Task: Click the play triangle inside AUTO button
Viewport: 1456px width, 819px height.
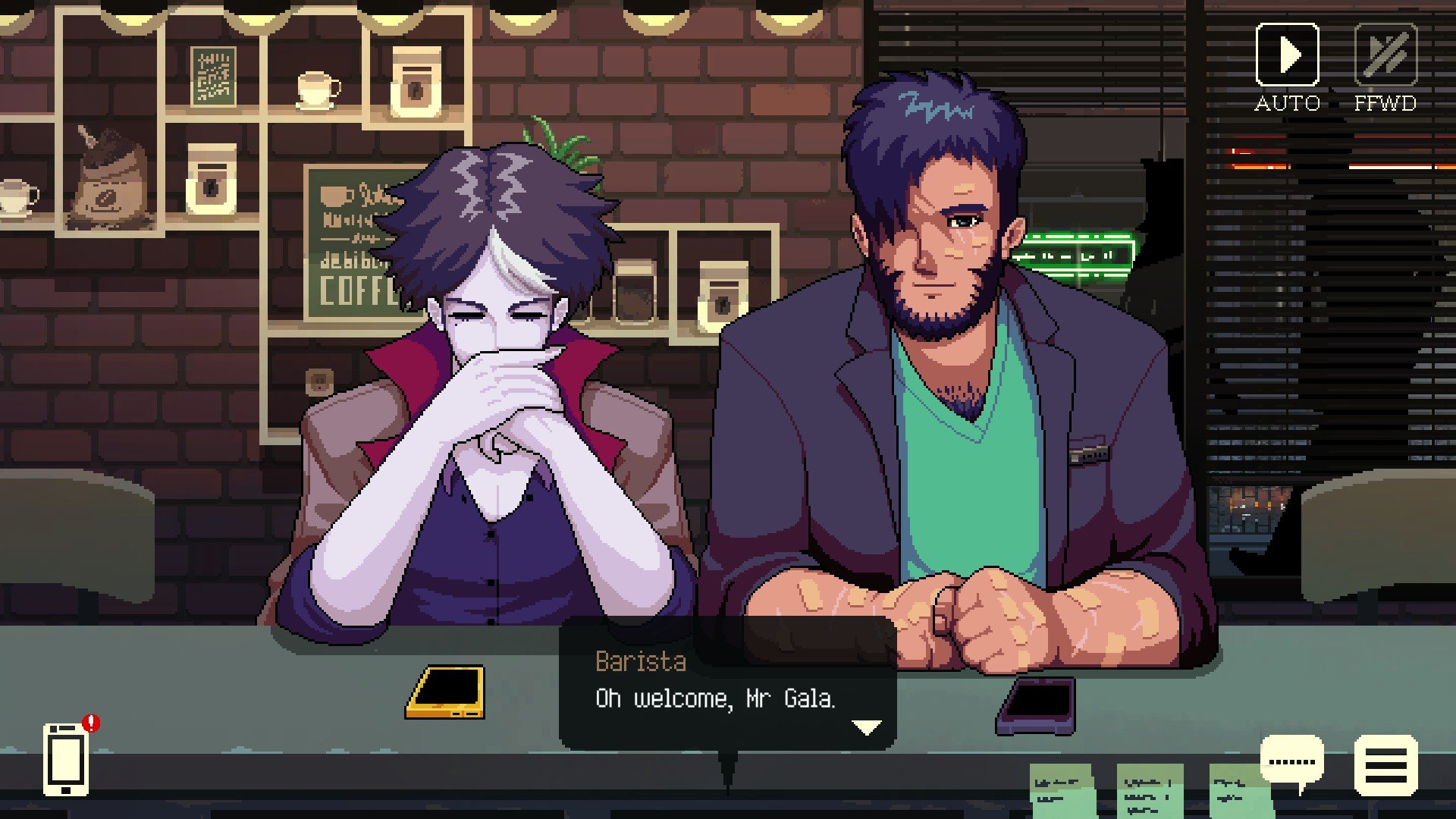Action: (1288, 53)
